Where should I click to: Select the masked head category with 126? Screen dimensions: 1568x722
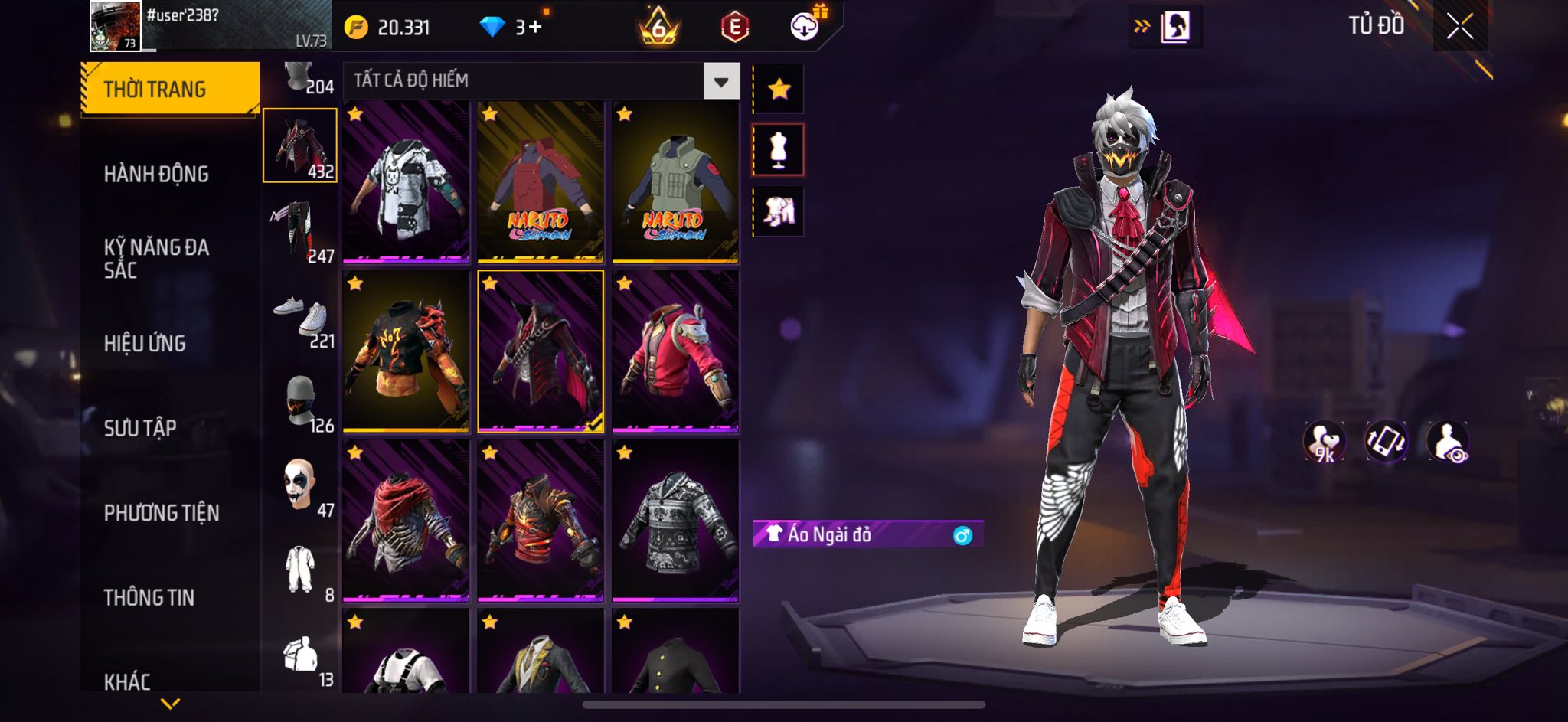(x=300, y=400)
